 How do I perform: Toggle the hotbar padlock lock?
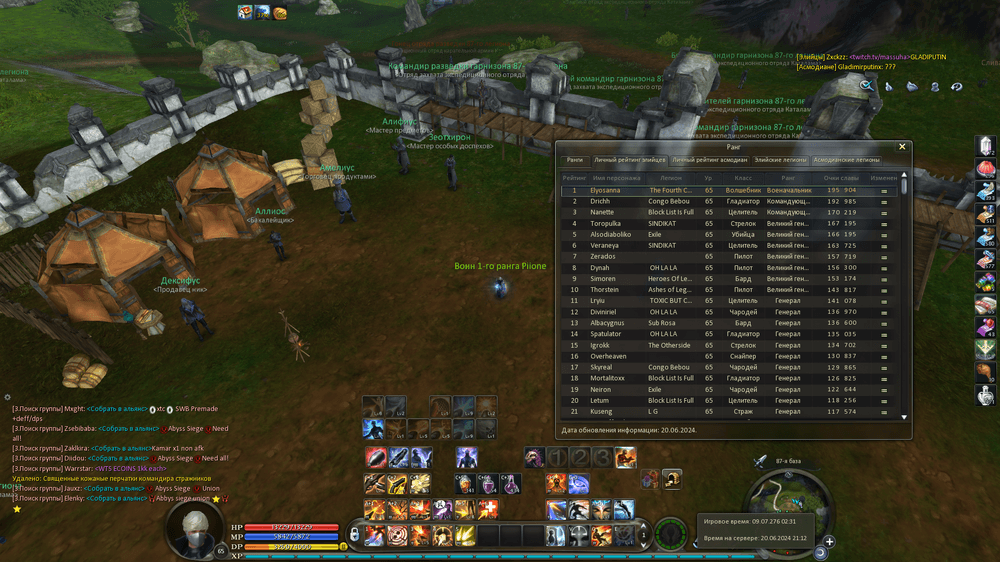[x=354, y=536]
